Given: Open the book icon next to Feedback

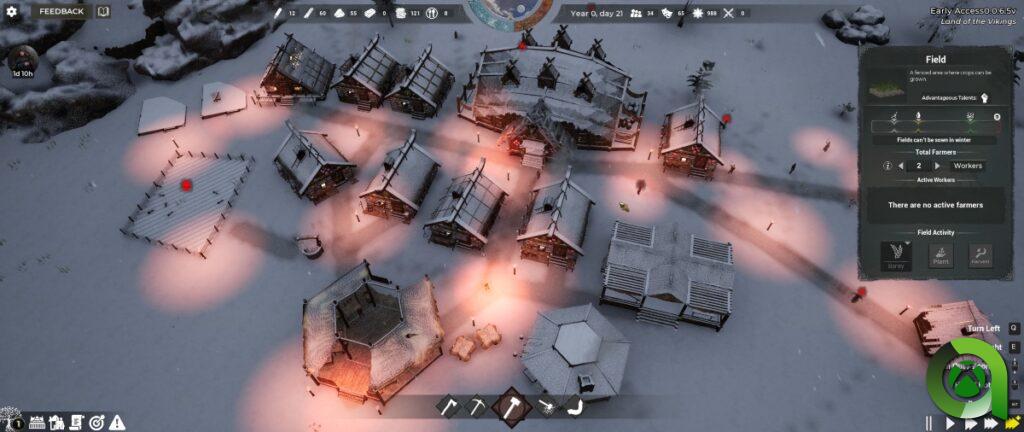Looking at the screenshot, I should pyautogui.click(x=102, y=11).
